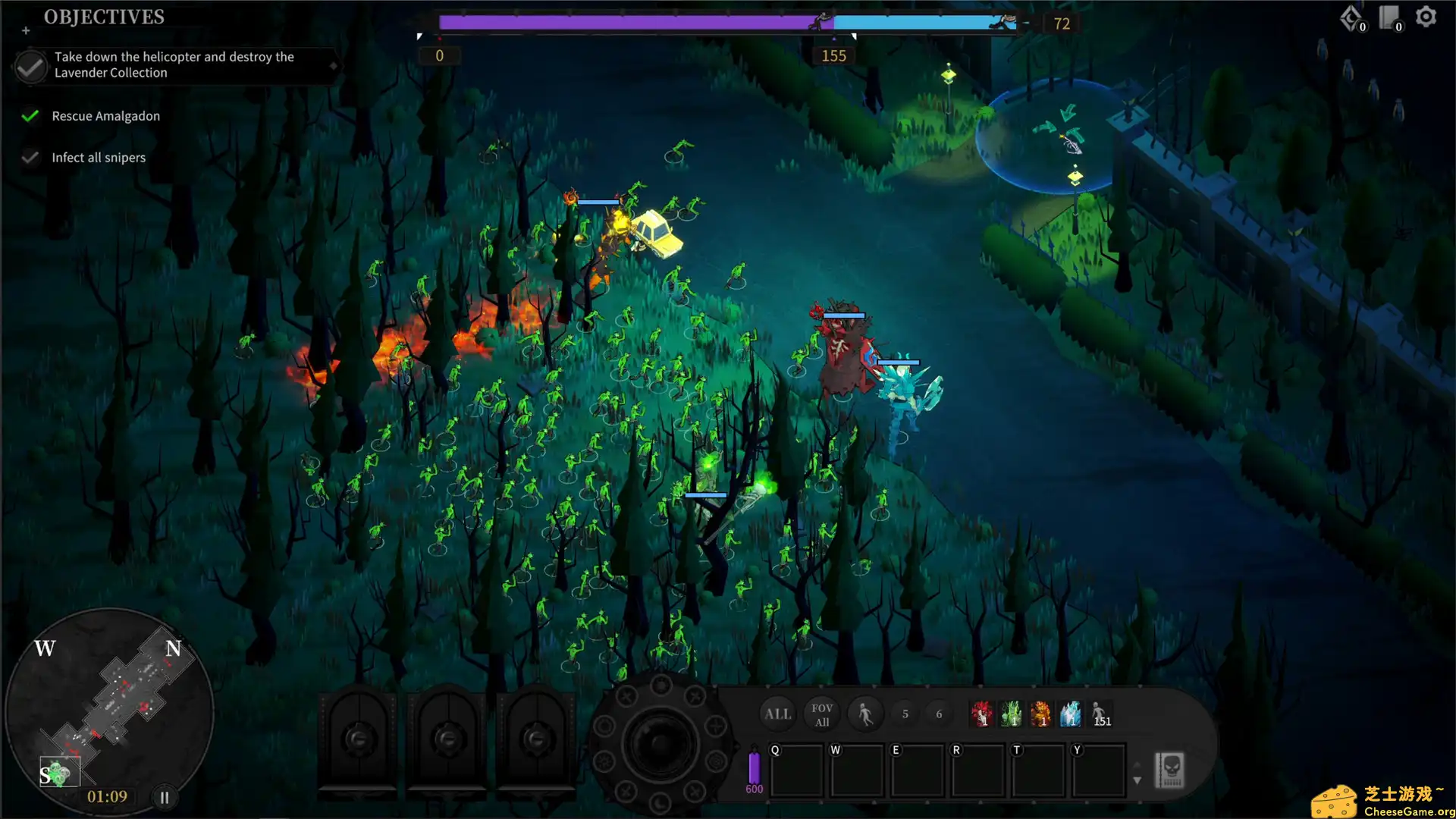Image resolution: width=1456 pixels, height=819 pixels.
Task: Select the red mutant unit portrait
Action: [x=981, y=714]
